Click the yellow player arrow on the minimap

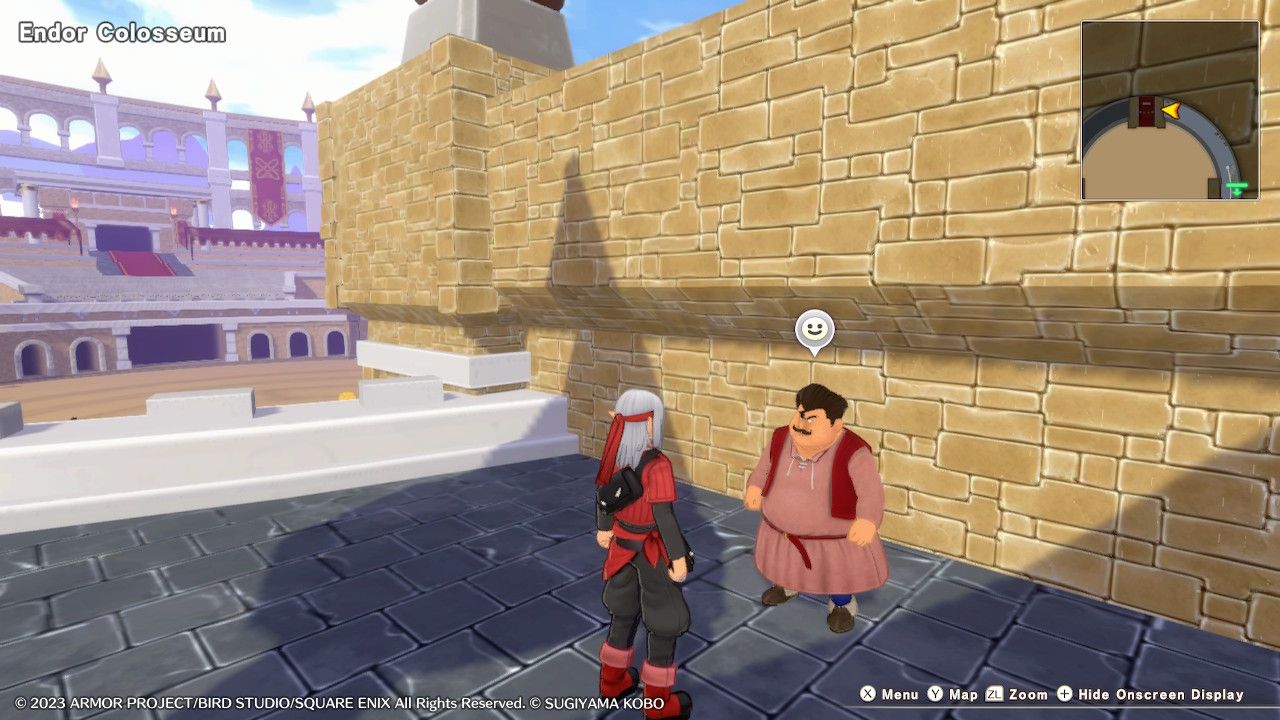click(x=1171, y=110)
